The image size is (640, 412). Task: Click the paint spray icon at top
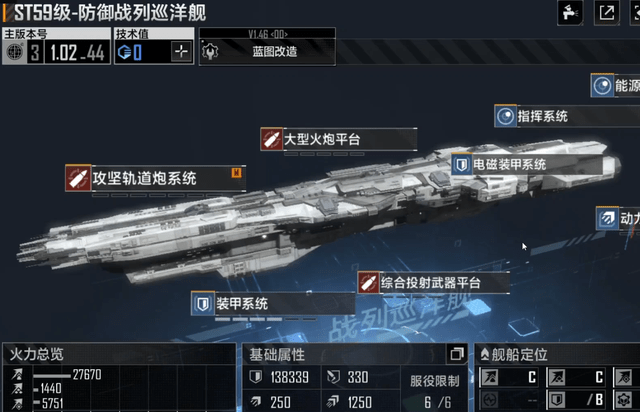click(568, 12)
